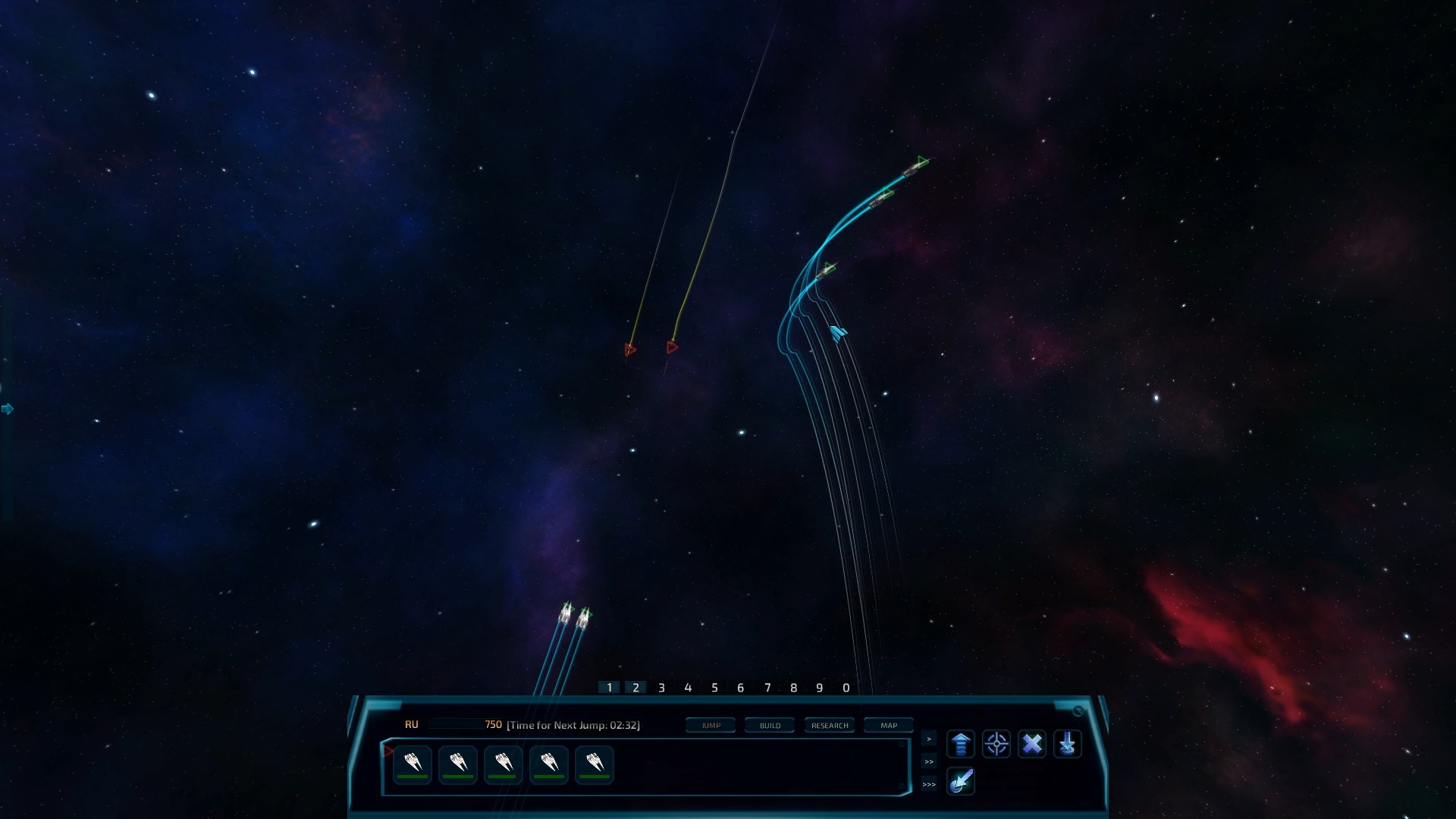This screenshot has height=819, width=1456.
Task: Click the blue X cancel command
Action: pyautogui.click(x=1032, y=744)
